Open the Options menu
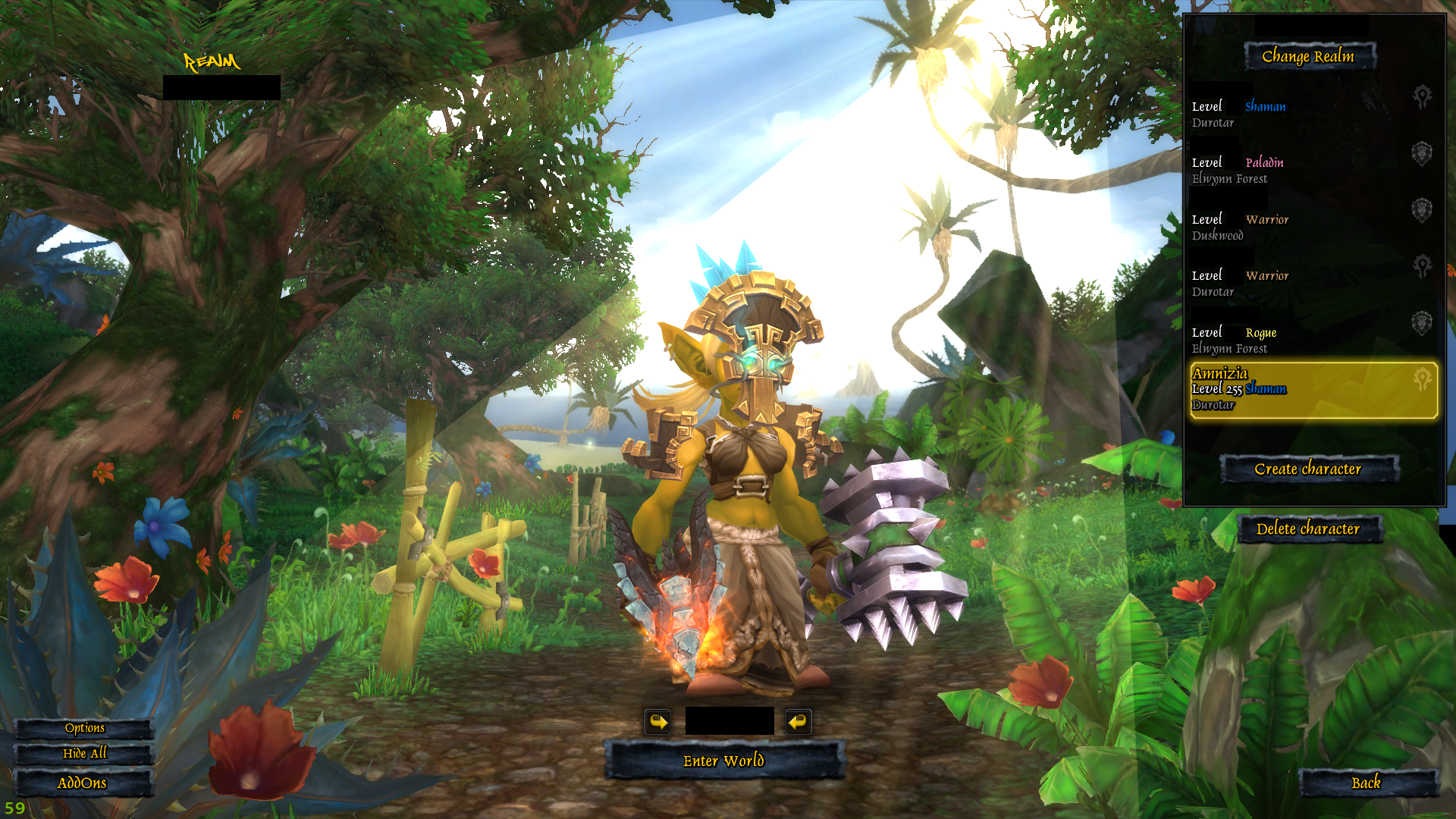Viewport: 1456px width, 819px height. point(84,728)
